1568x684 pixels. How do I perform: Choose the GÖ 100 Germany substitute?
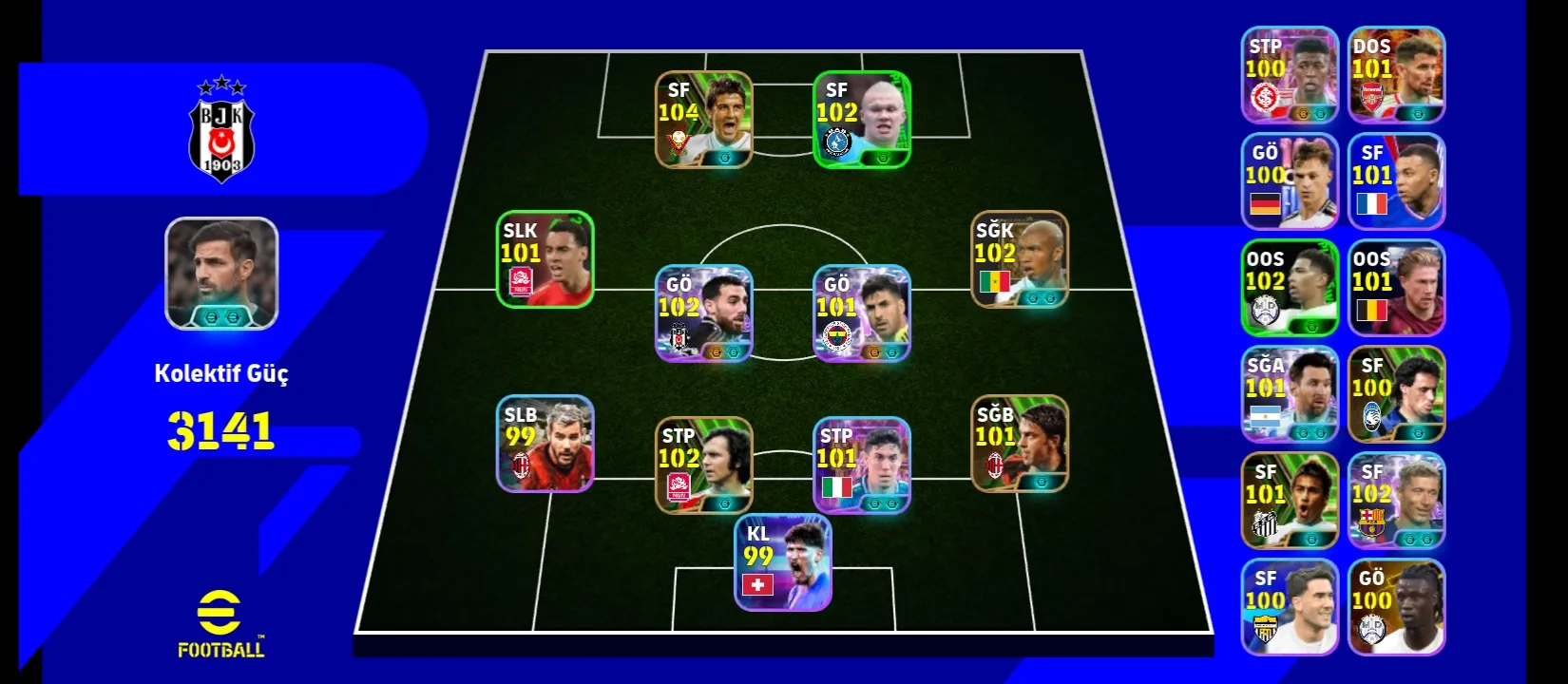click(1290, 181)
